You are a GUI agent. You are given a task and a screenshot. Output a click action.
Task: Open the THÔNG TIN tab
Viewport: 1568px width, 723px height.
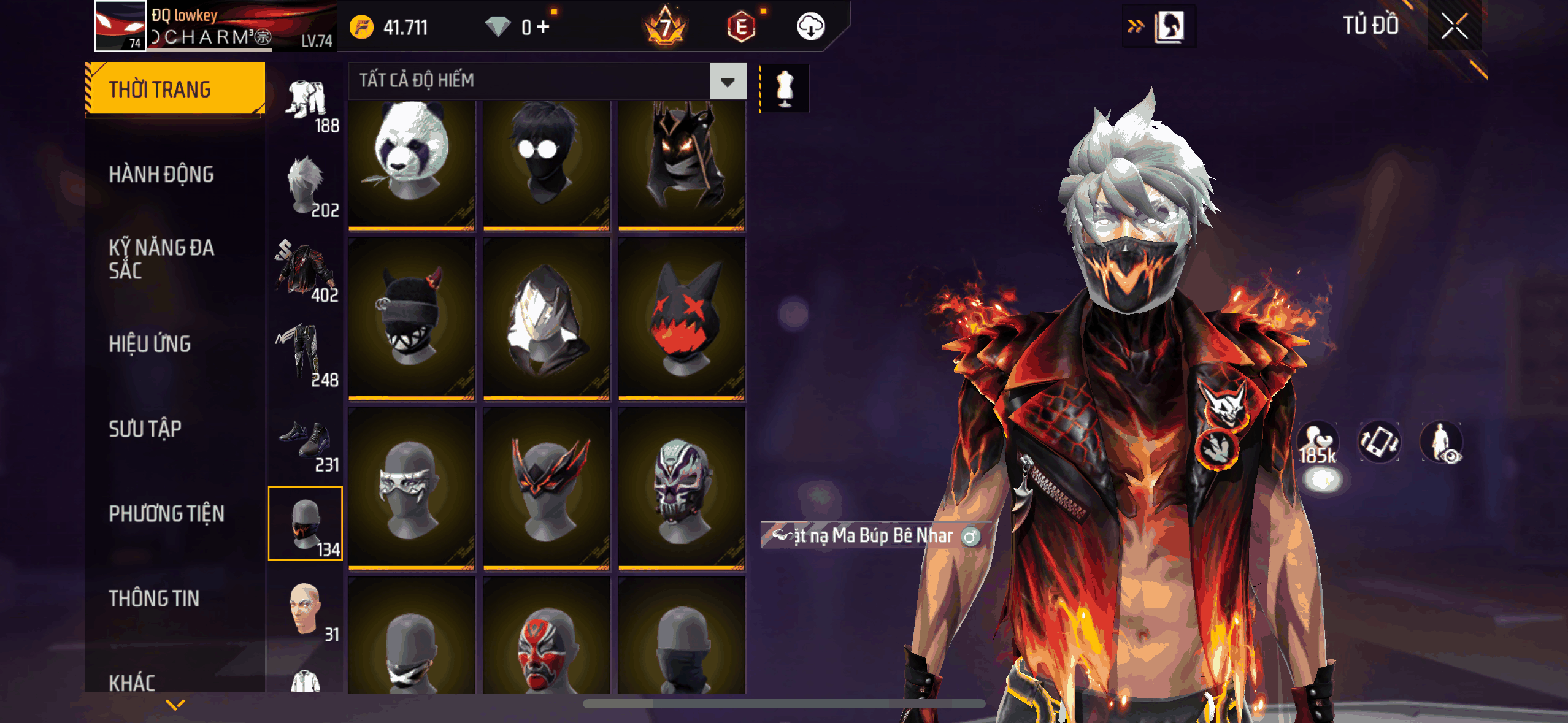coord(154,599)
